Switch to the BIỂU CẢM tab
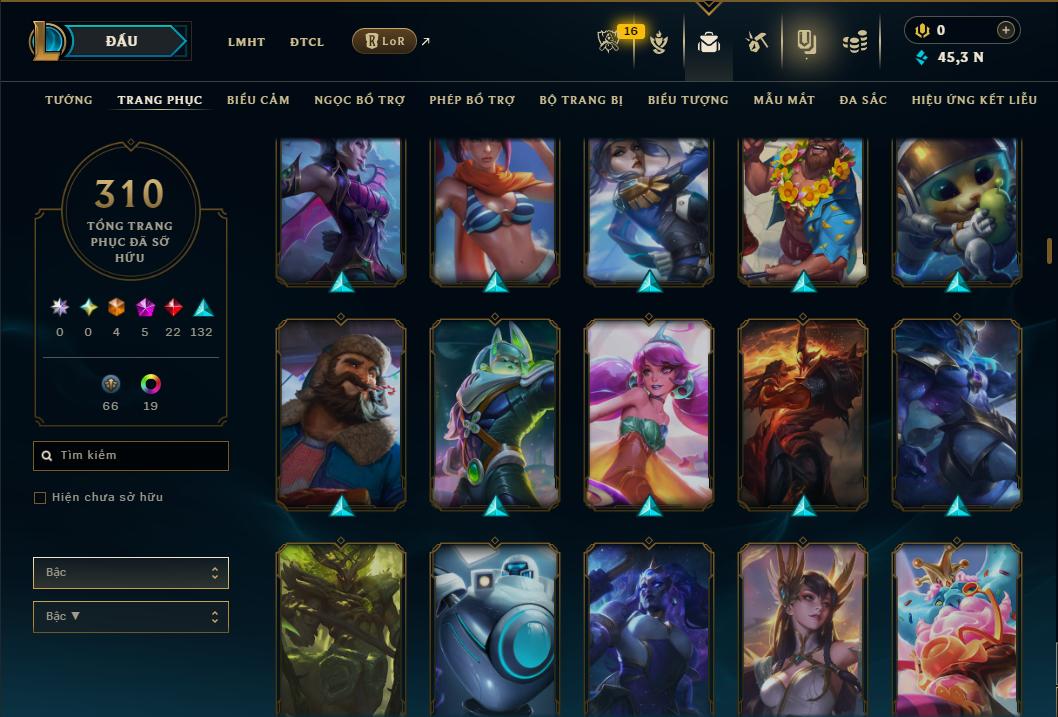1058x717 pixels. click(258, 100)
